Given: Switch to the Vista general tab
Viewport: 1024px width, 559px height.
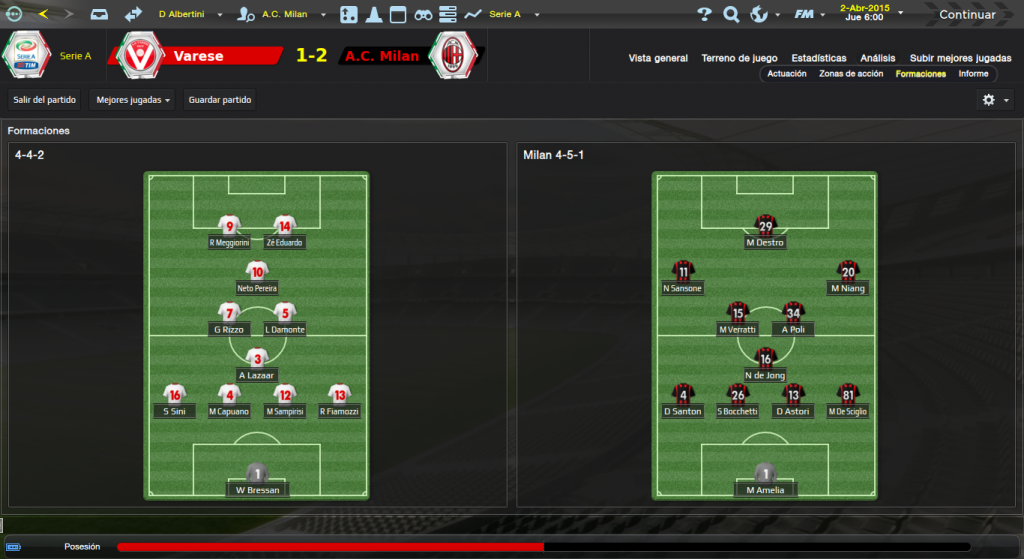Looking at the screenshot, I should pos(658,58).
